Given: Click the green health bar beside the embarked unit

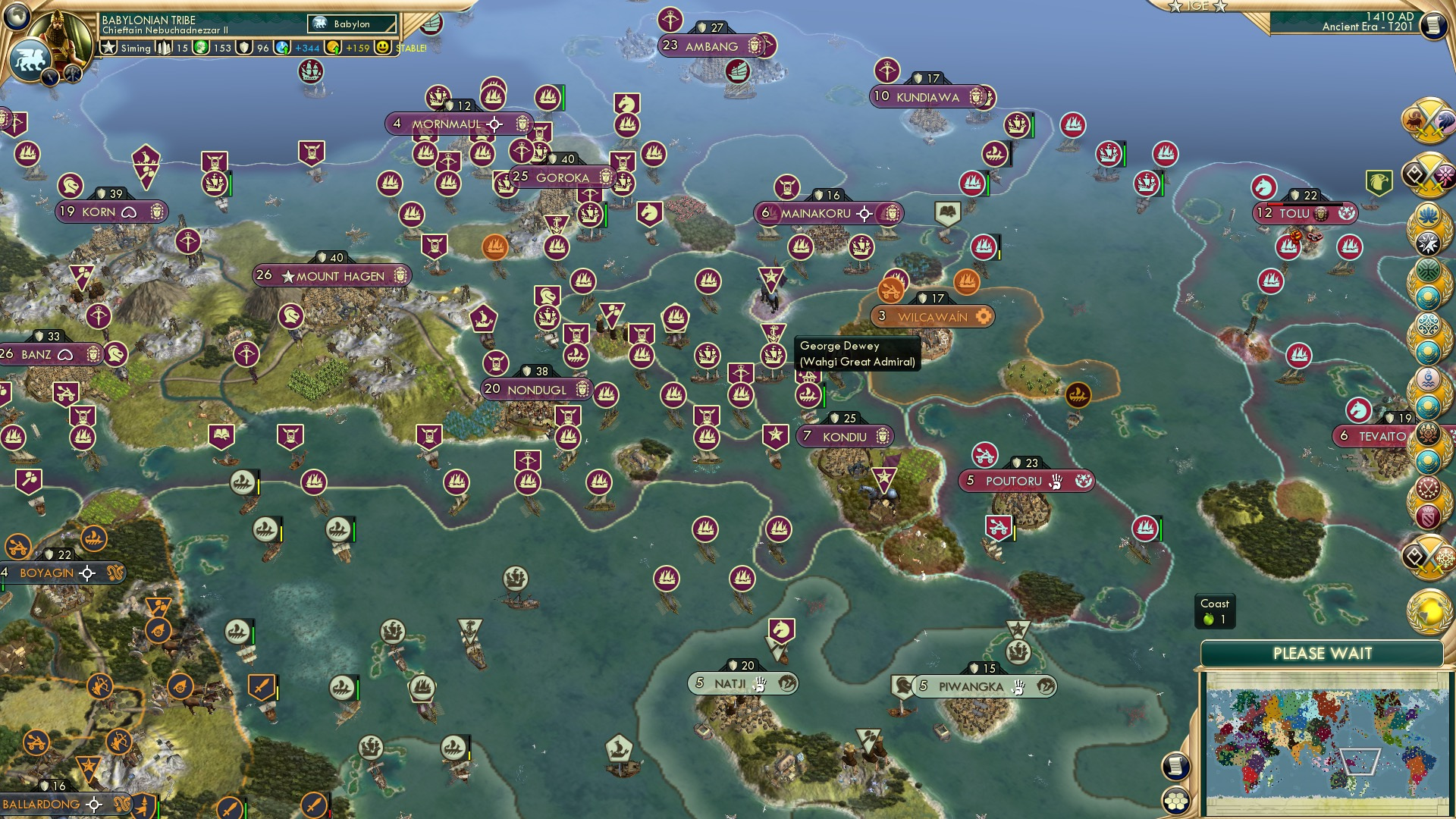Looking at the screenshot, I should tap(824, 396).
